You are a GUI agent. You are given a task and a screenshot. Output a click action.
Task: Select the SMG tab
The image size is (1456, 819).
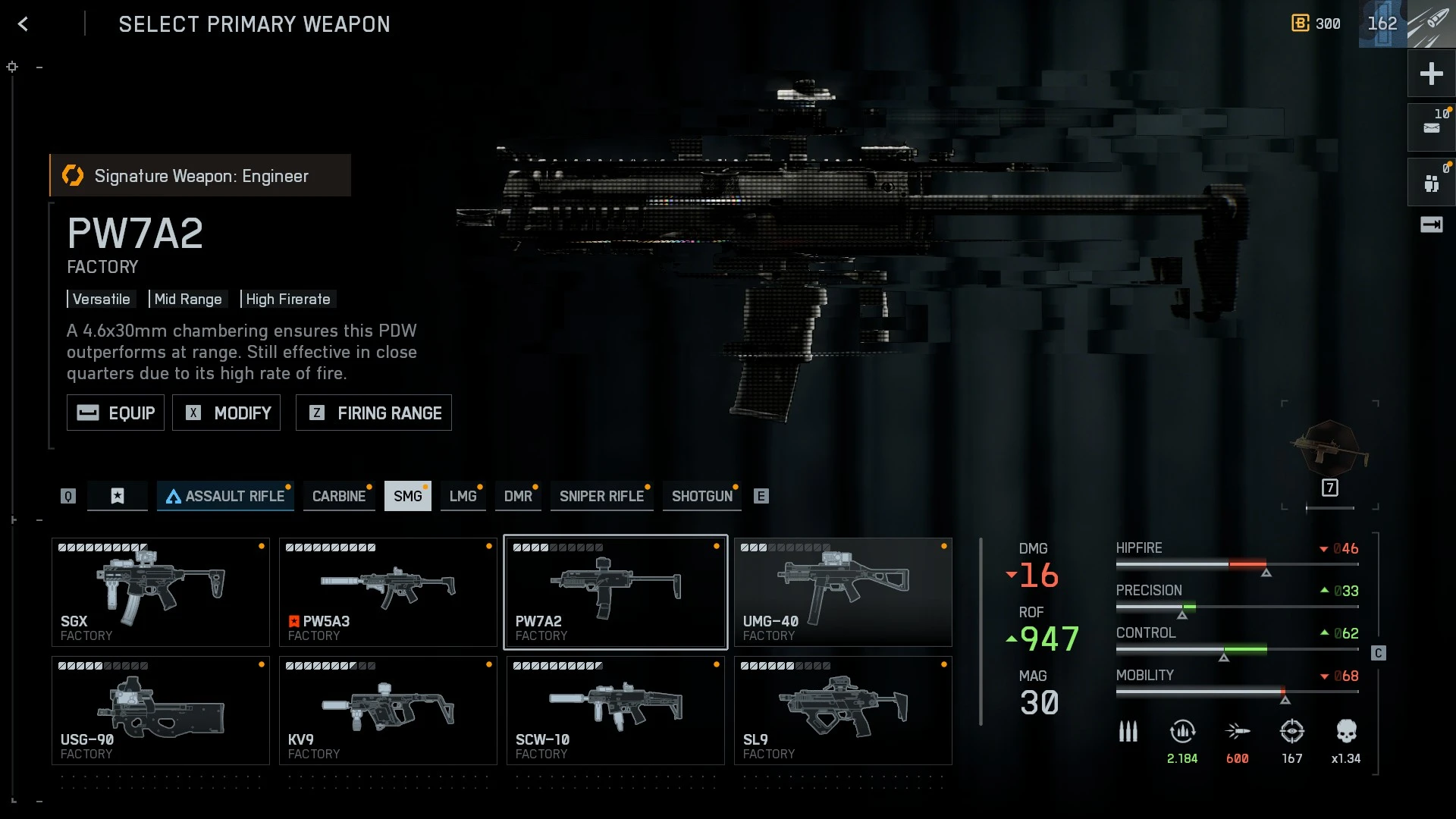point(407,496)
